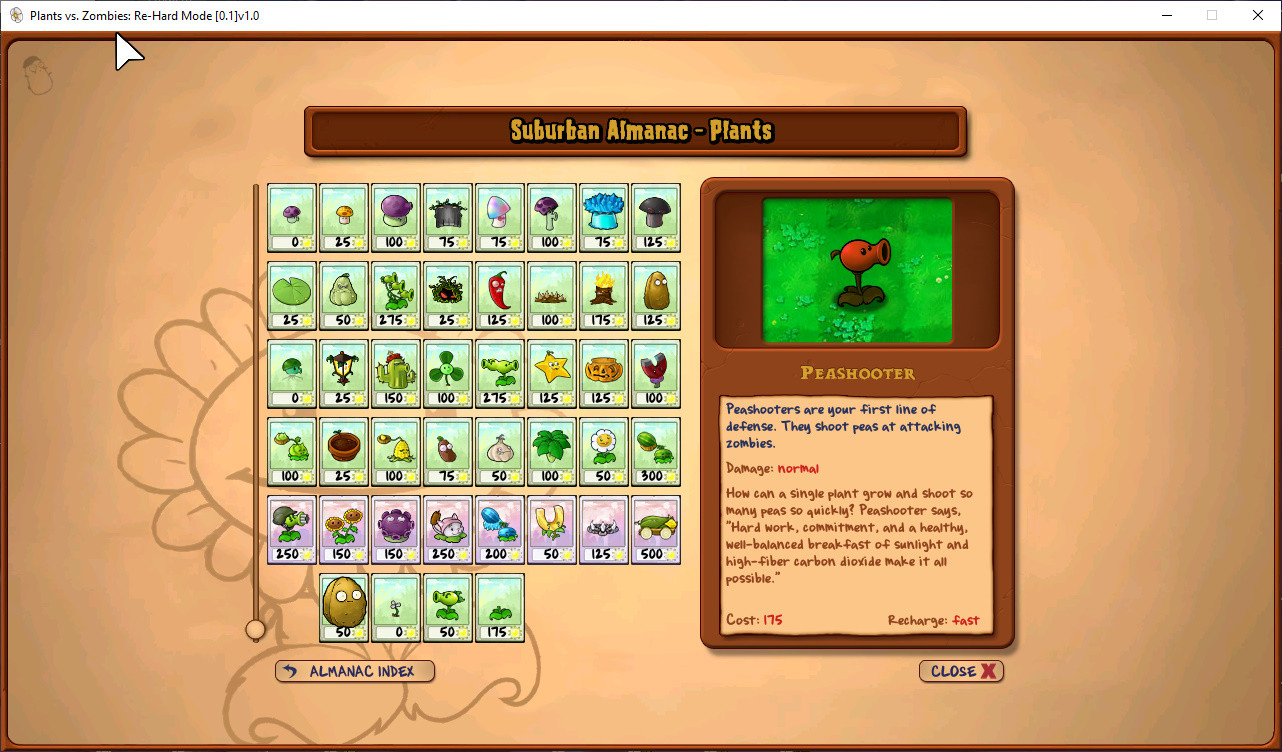Select the Puff-shroom seed card
Screen dimensions: 1282x752
(x=292, y=218)
